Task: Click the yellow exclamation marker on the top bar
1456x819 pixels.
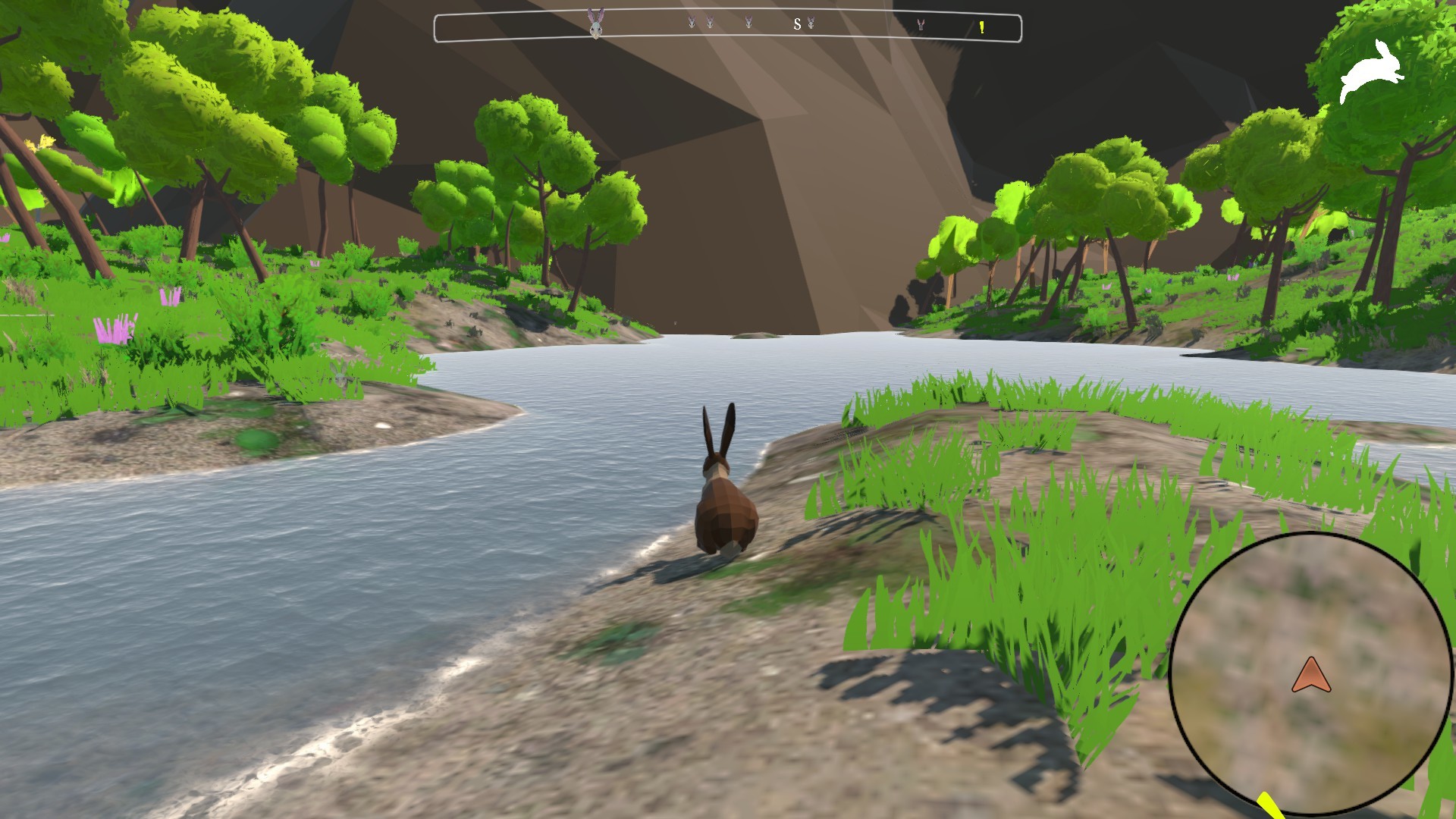Action: pos(981,27)
